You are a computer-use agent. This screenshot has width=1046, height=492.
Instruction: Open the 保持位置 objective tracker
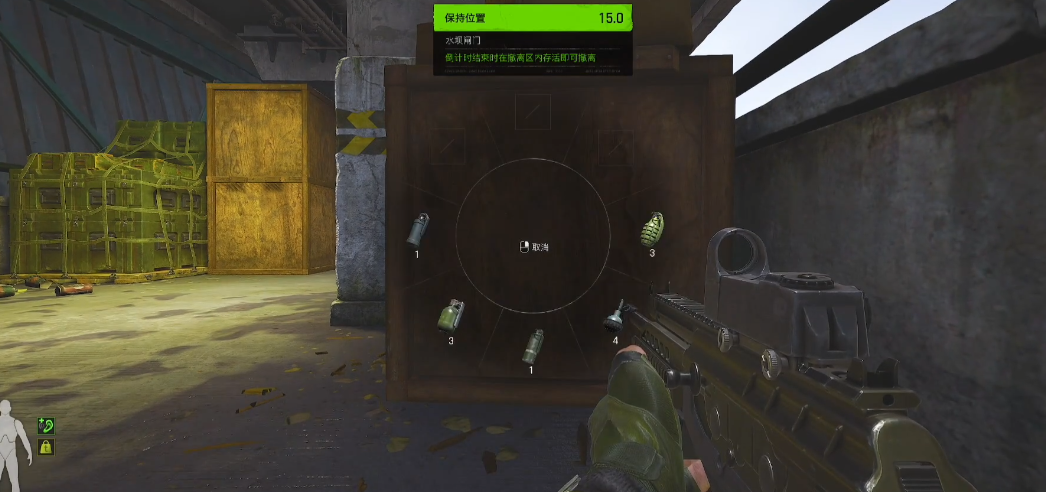[x=533, y=18]
